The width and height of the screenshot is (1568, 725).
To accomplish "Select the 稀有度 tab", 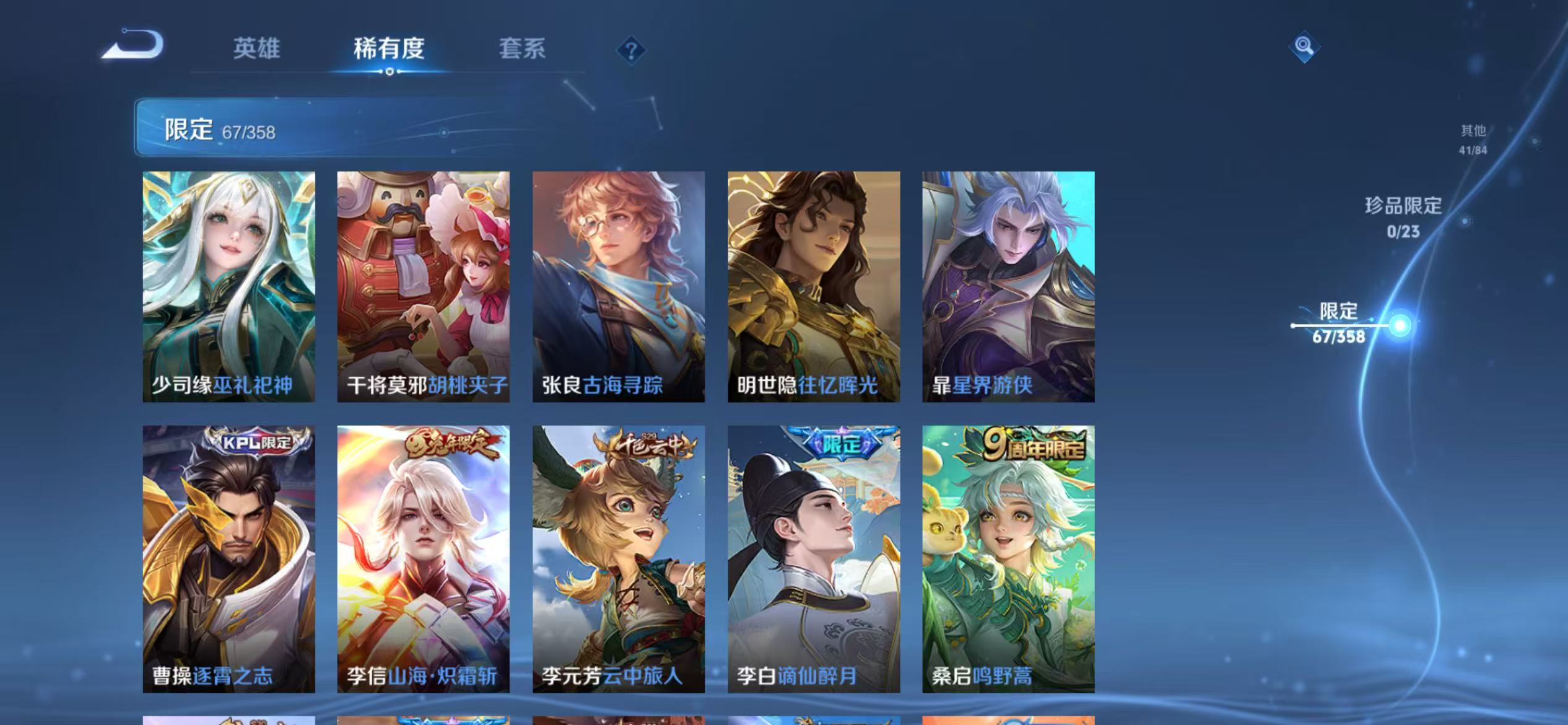I will click(x=388, y=50).
